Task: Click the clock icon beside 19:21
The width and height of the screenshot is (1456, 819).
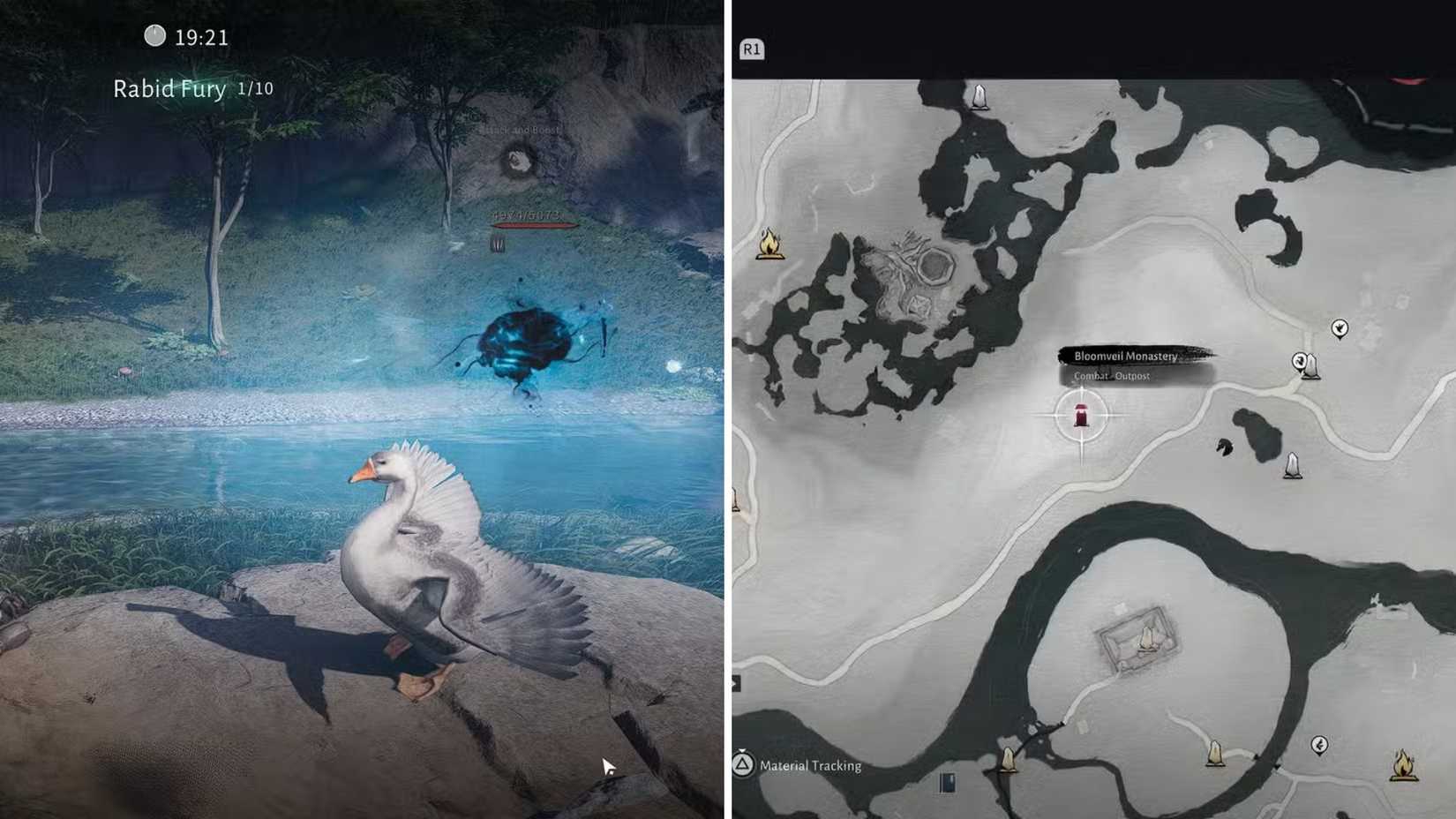Action: 153,36
